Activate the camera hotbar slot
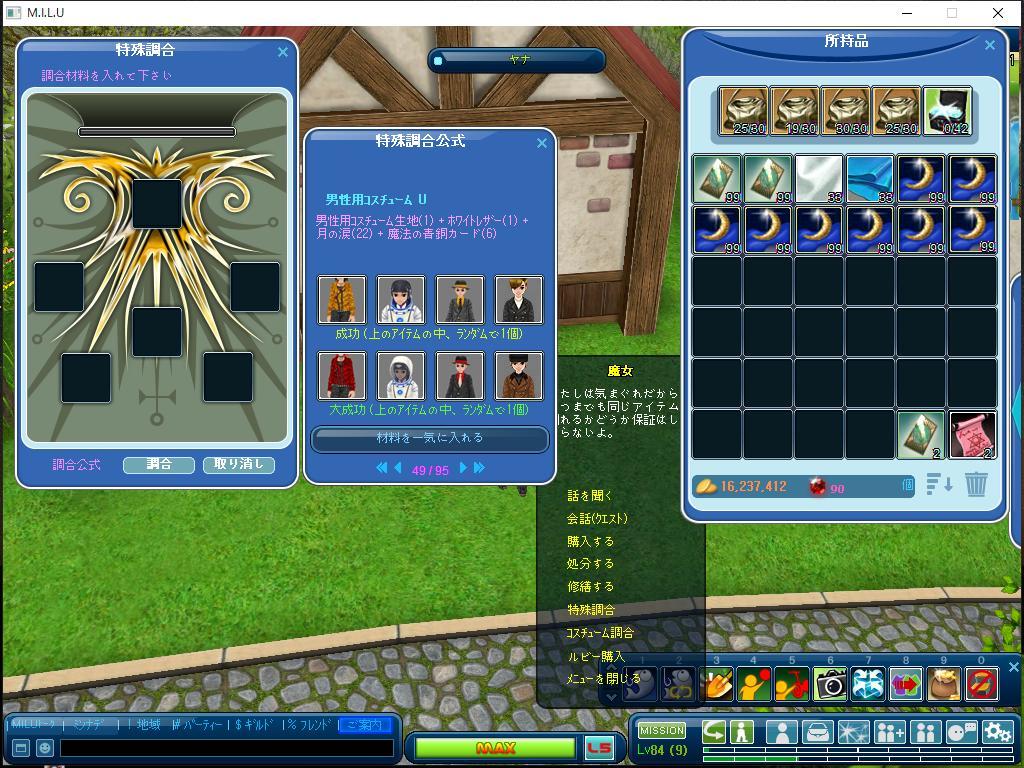Screen dimensions: 1024x768 (830, 683)
